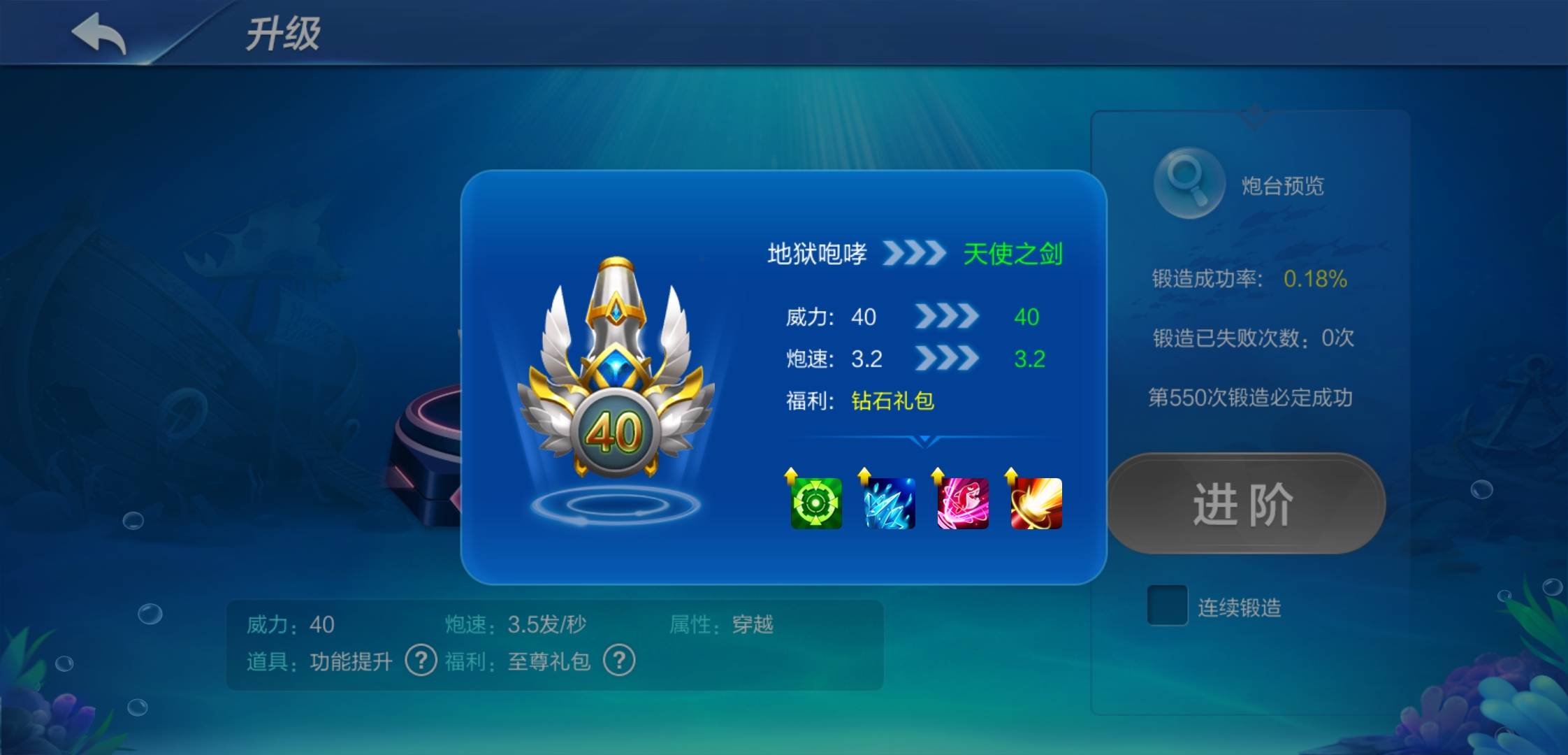Open the 道具 功能提升 help tooltip

(420, 661)
